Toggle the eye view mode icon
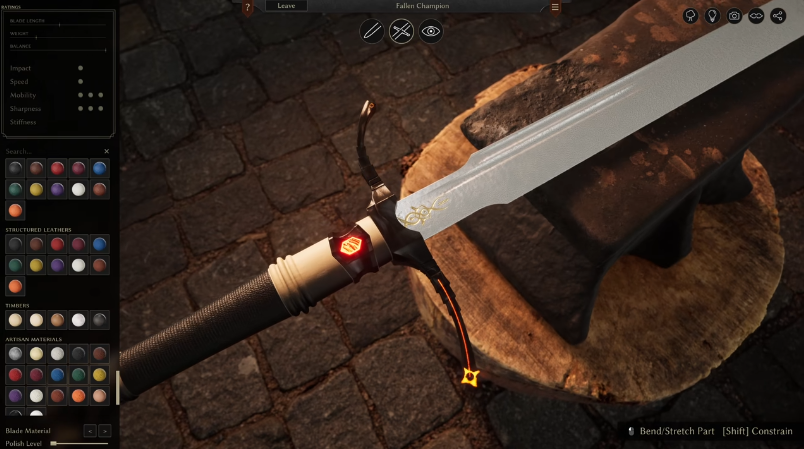 [x=431, y=31]
